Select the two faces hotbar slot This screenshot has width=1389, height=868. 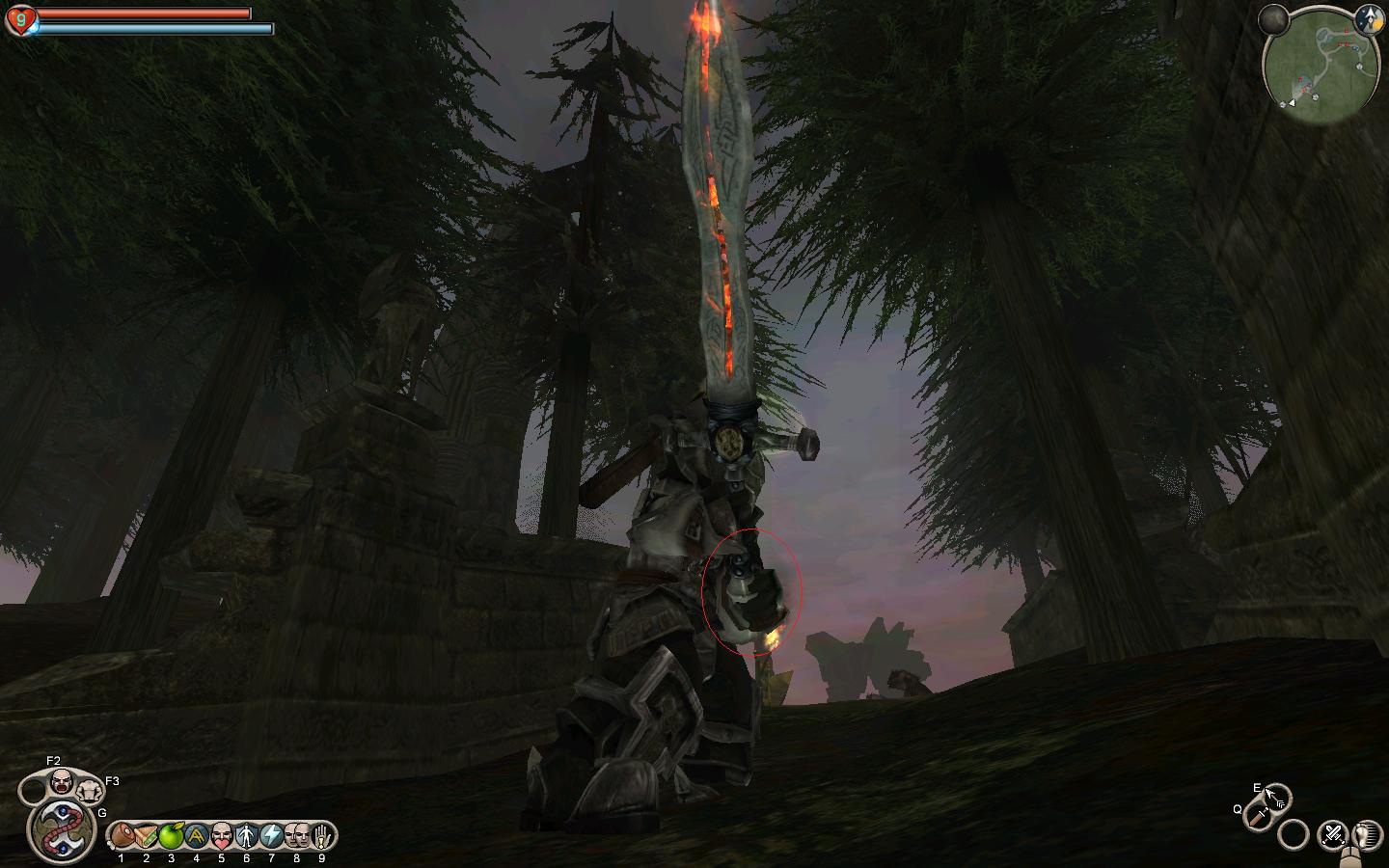[297, 835]
